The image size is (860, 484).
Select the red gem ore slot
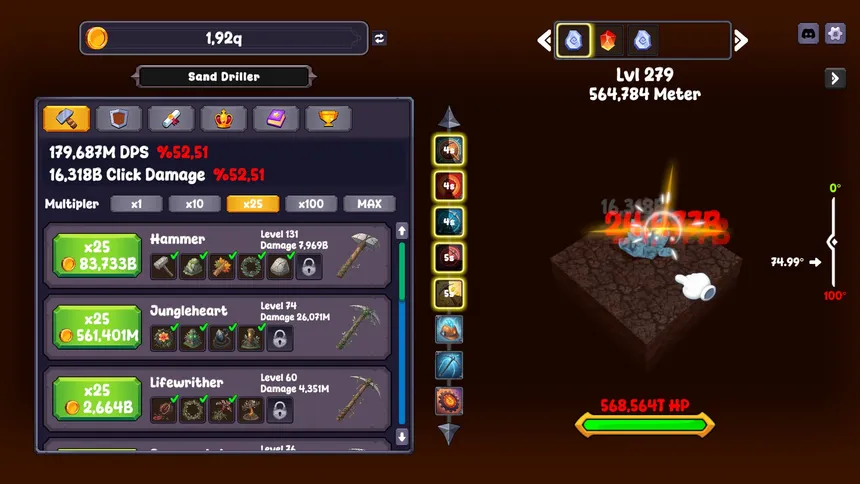click(608, 40)
